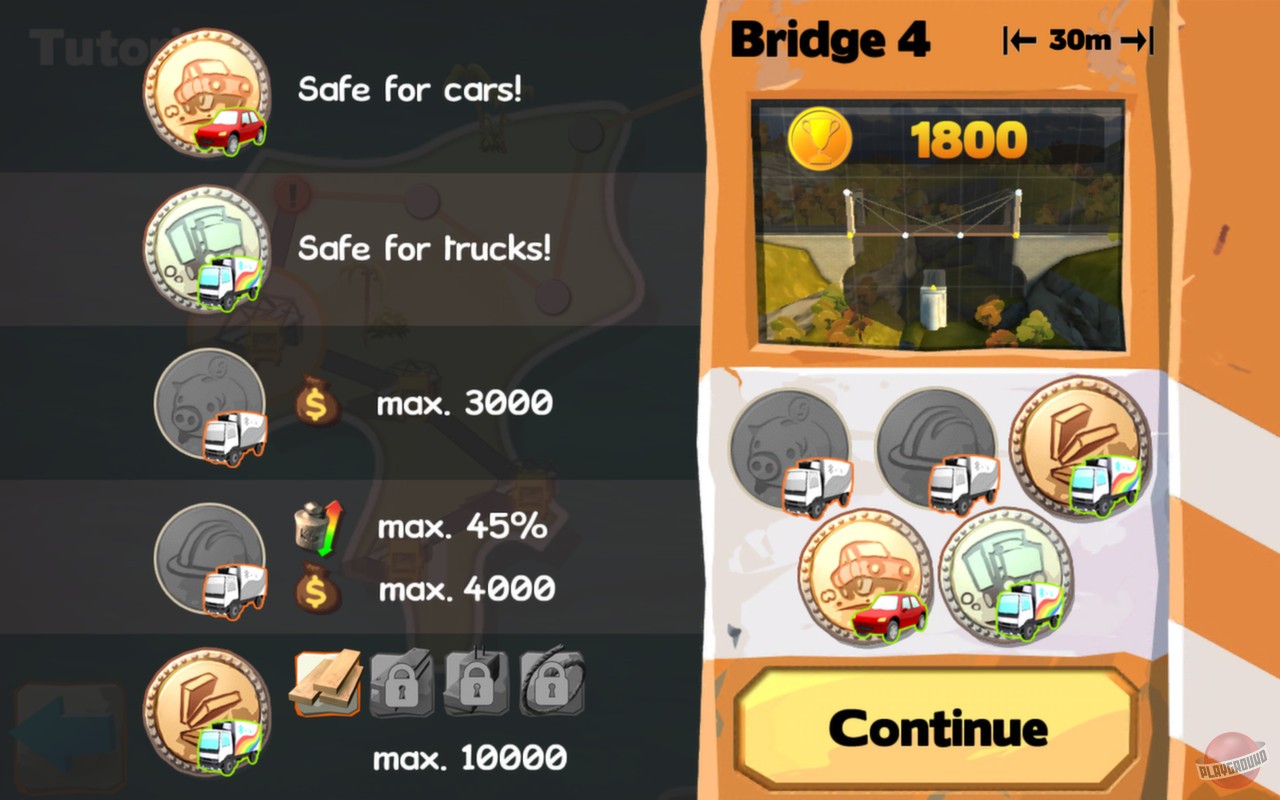Select the 'Safe for cars' medal icon

(209, 95)
